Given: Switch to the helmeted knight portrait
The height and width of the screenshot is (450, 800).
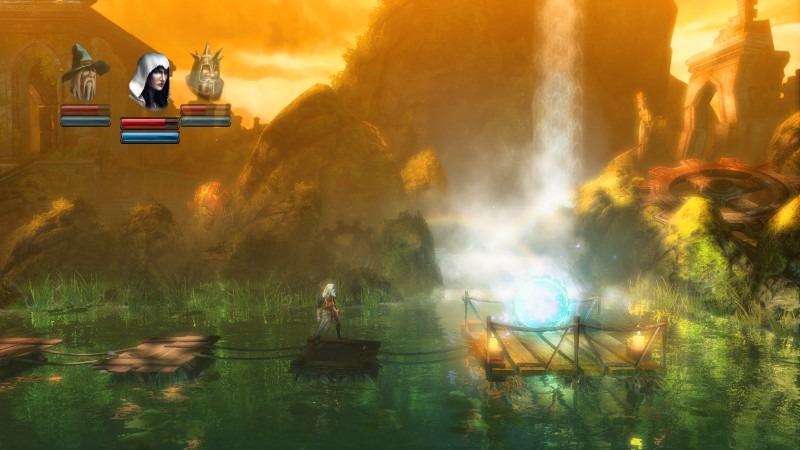Looking at the screenshot, I should 205,73.
